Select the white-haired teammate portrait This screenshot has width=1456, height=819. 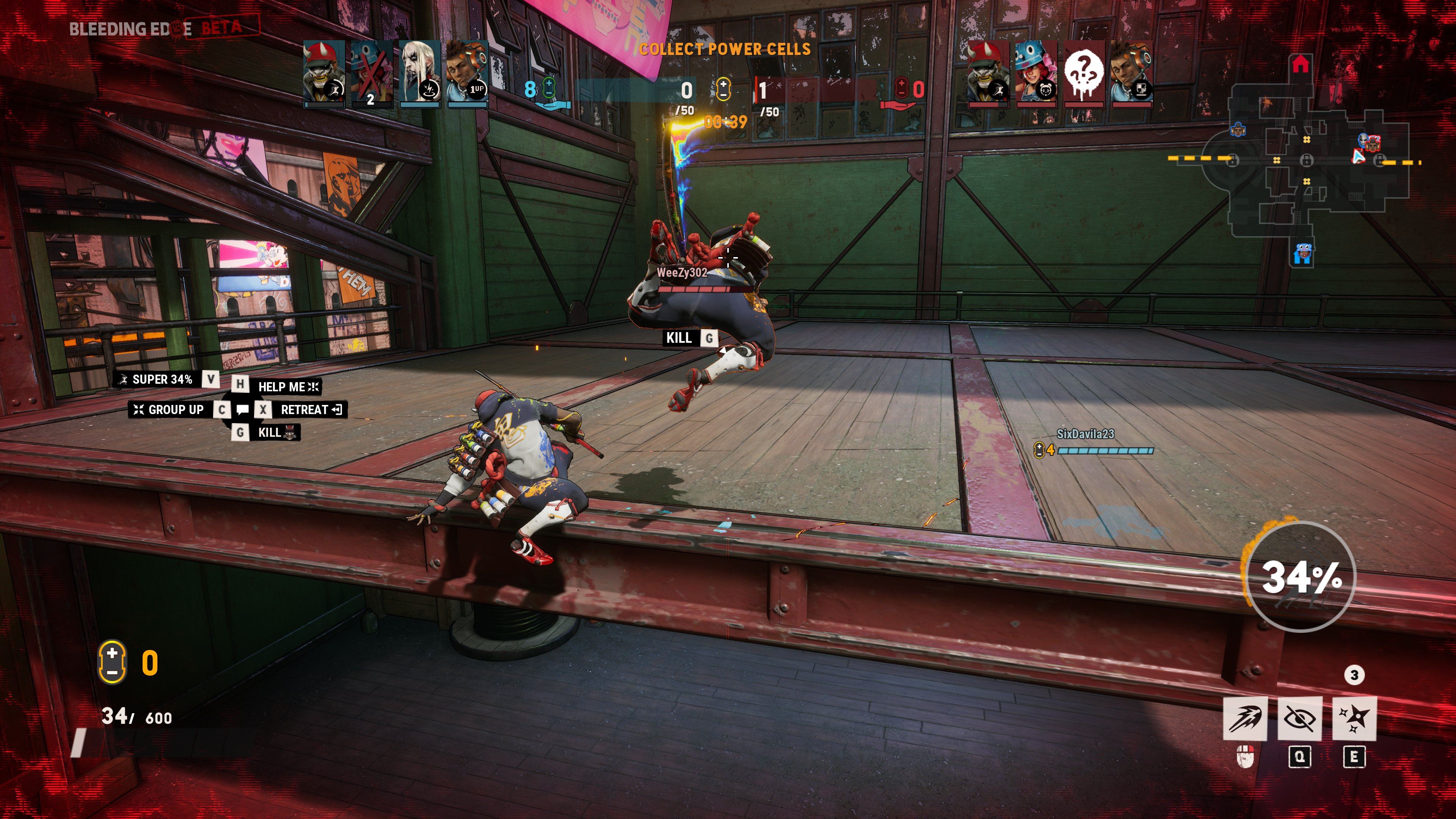click(x=419, y=73)
